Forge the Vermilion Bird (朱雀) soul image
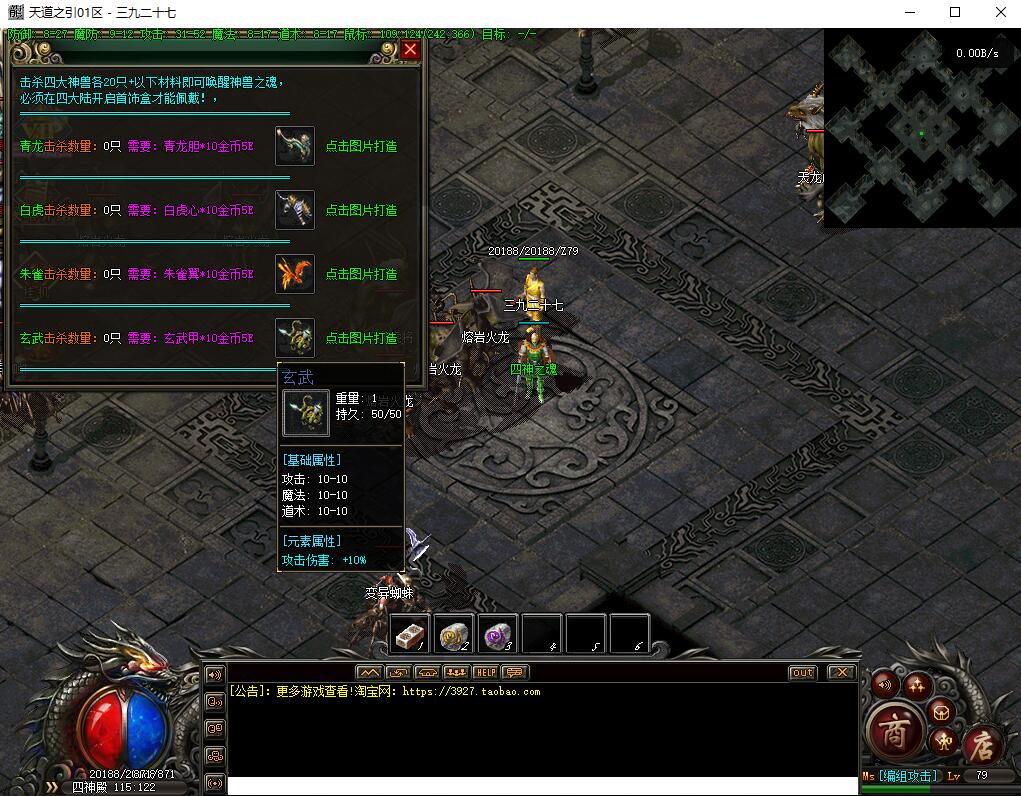Viewport: 1021px width, 796px height. [295, 274]
